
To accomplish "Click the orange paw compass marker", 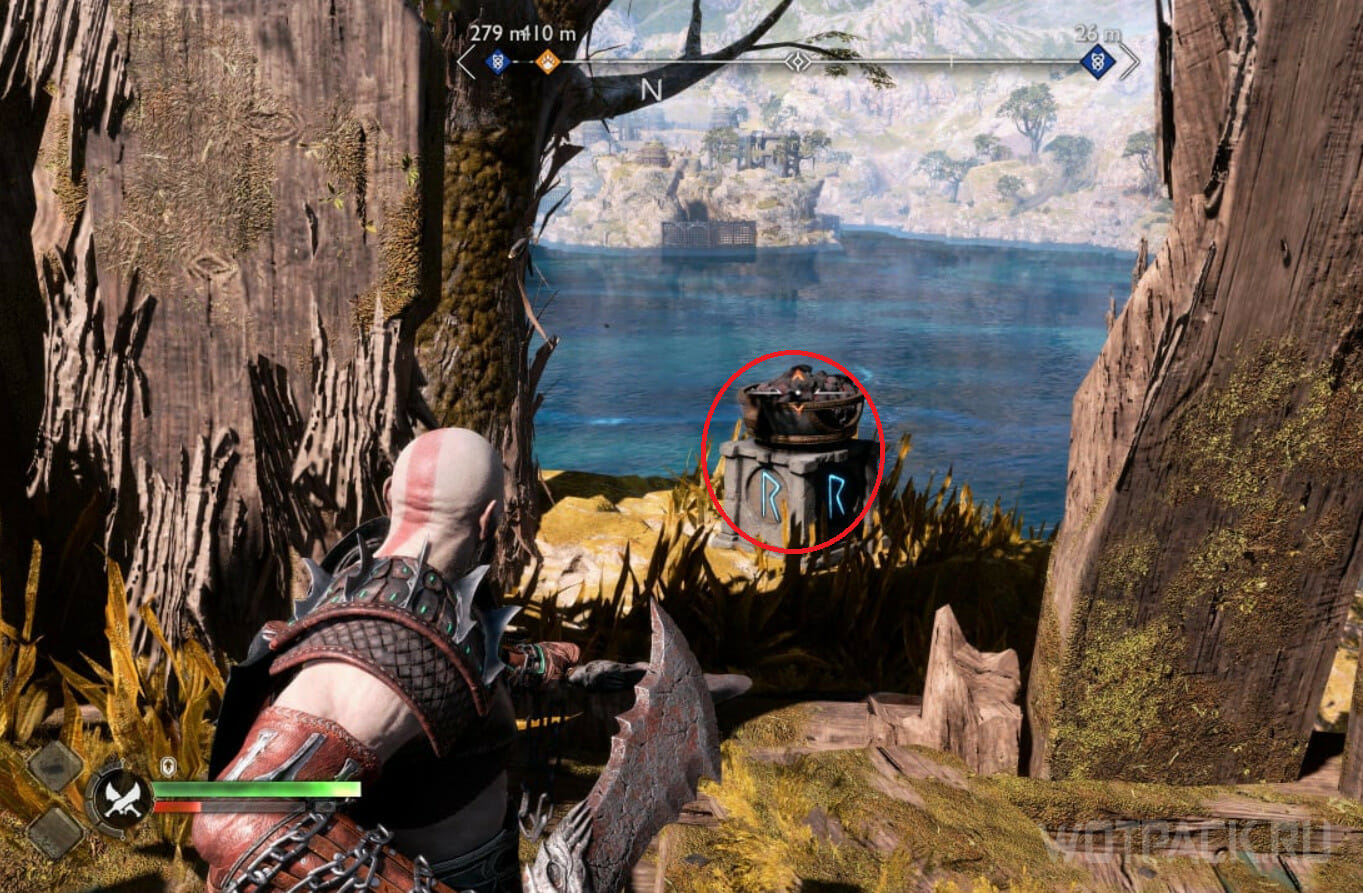I will coord(547,63).
